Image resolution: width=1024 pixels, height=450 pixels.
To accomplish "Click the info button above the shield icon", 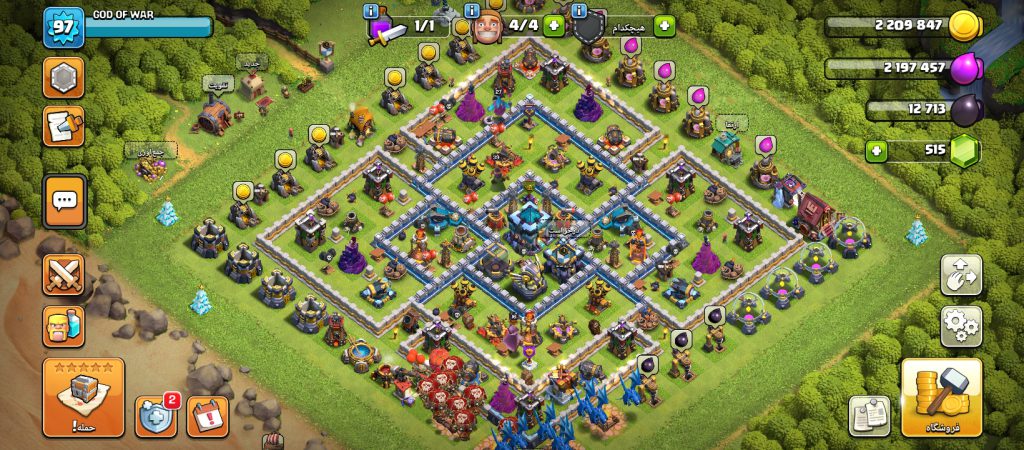I will [581, 11].
